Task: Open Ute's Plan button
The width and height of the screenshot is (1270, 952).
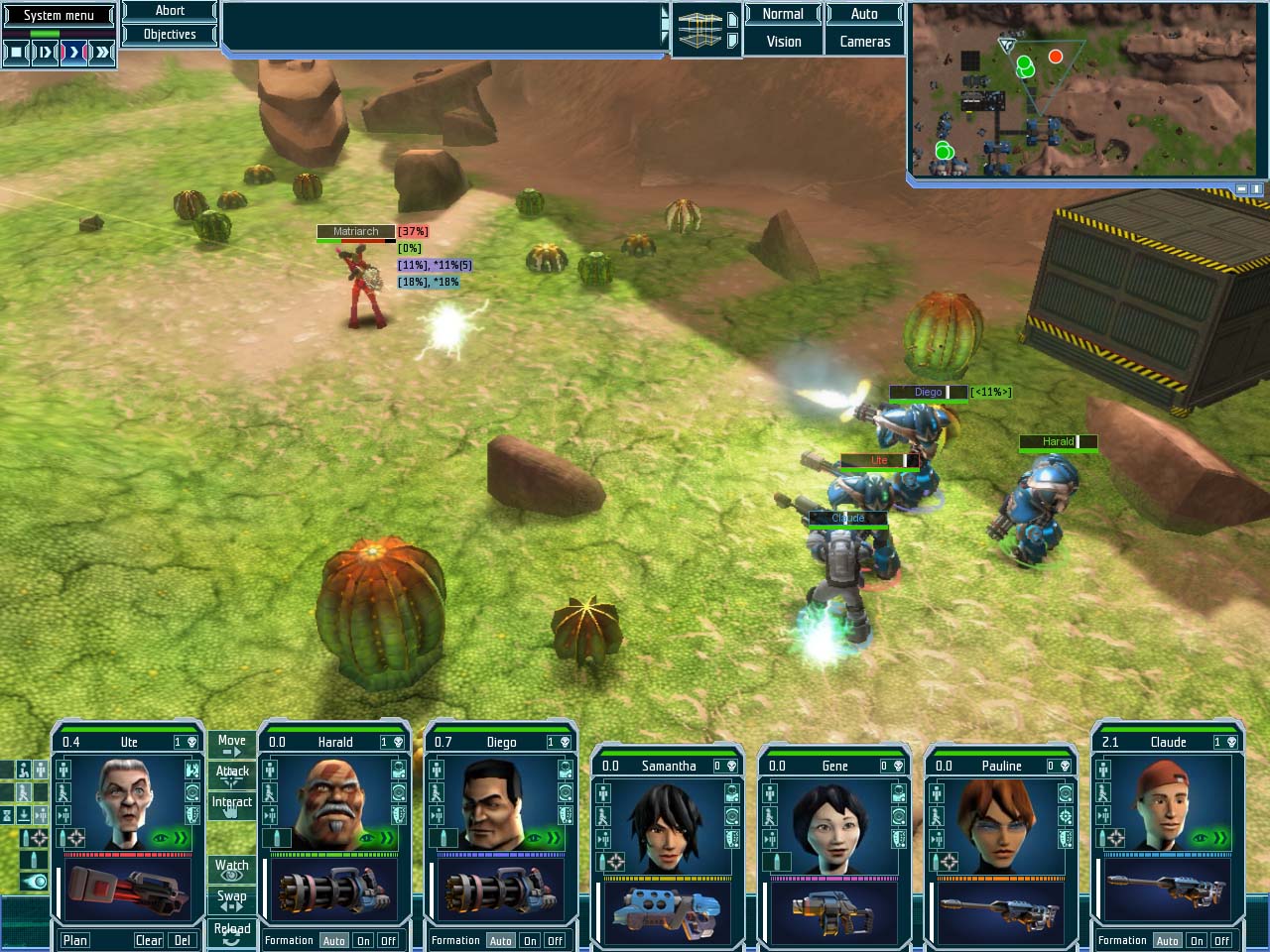Action: [75, 940]
